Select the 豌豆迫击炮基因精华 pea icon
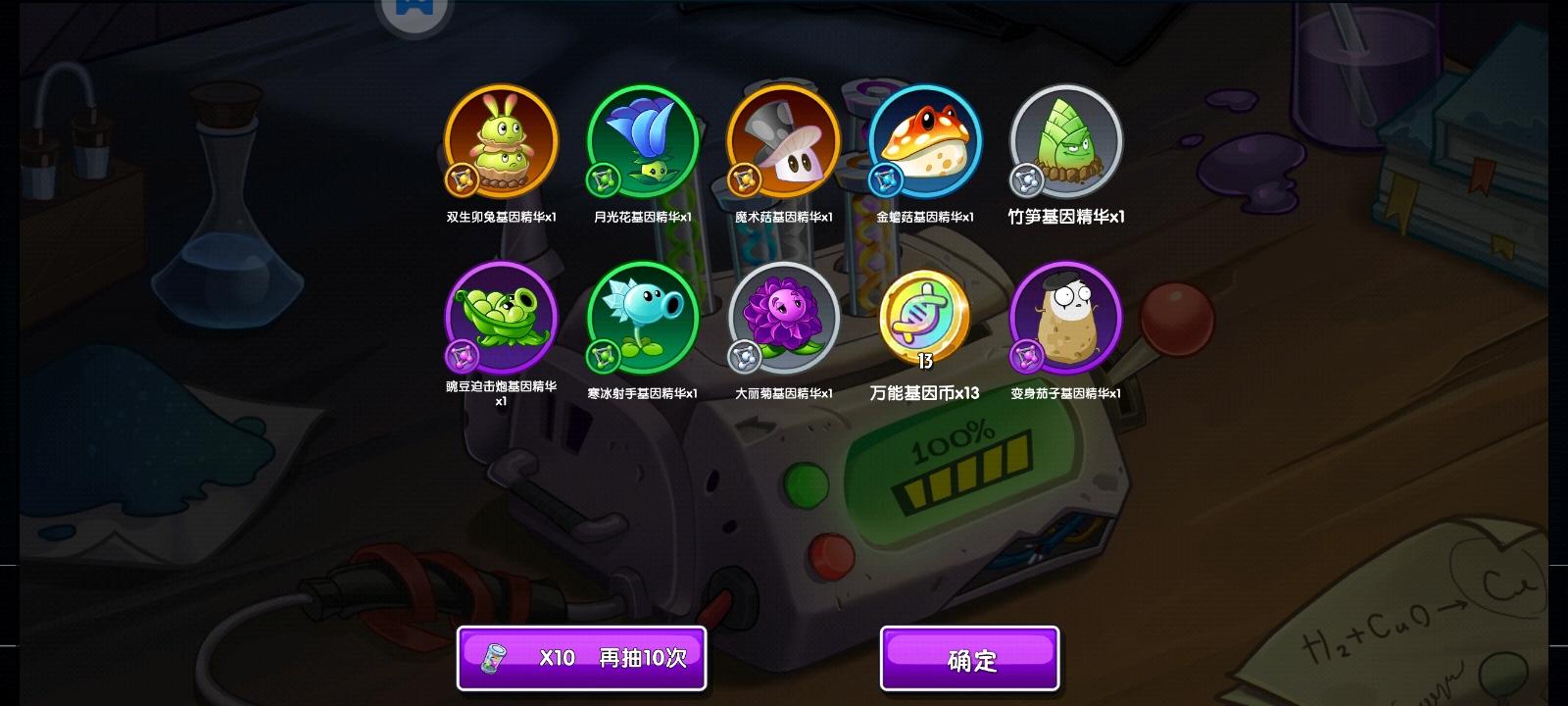The width and height of the screenshot is (1568, 706). click(500, 319)
